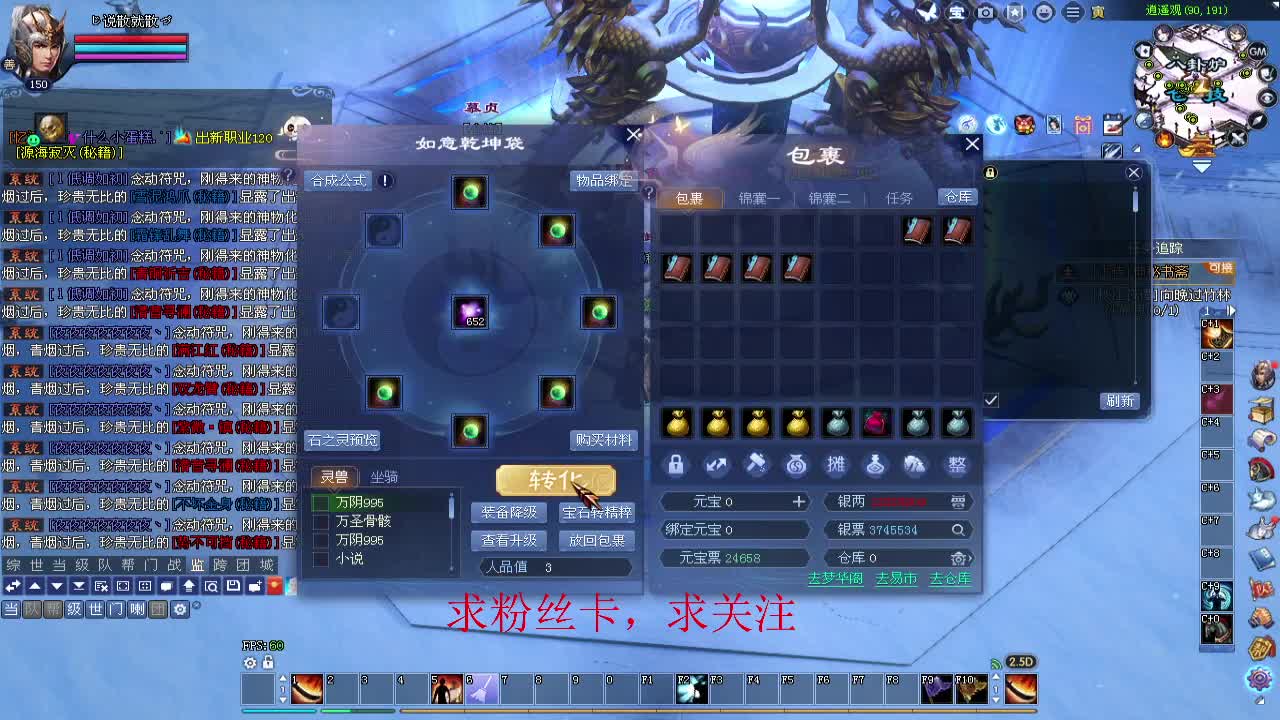The height and width of the screenshot is (720, 1280).
Task: Check the 万阴995 checkbox in the 灵兽 list
Action: (x=322, y=503)
